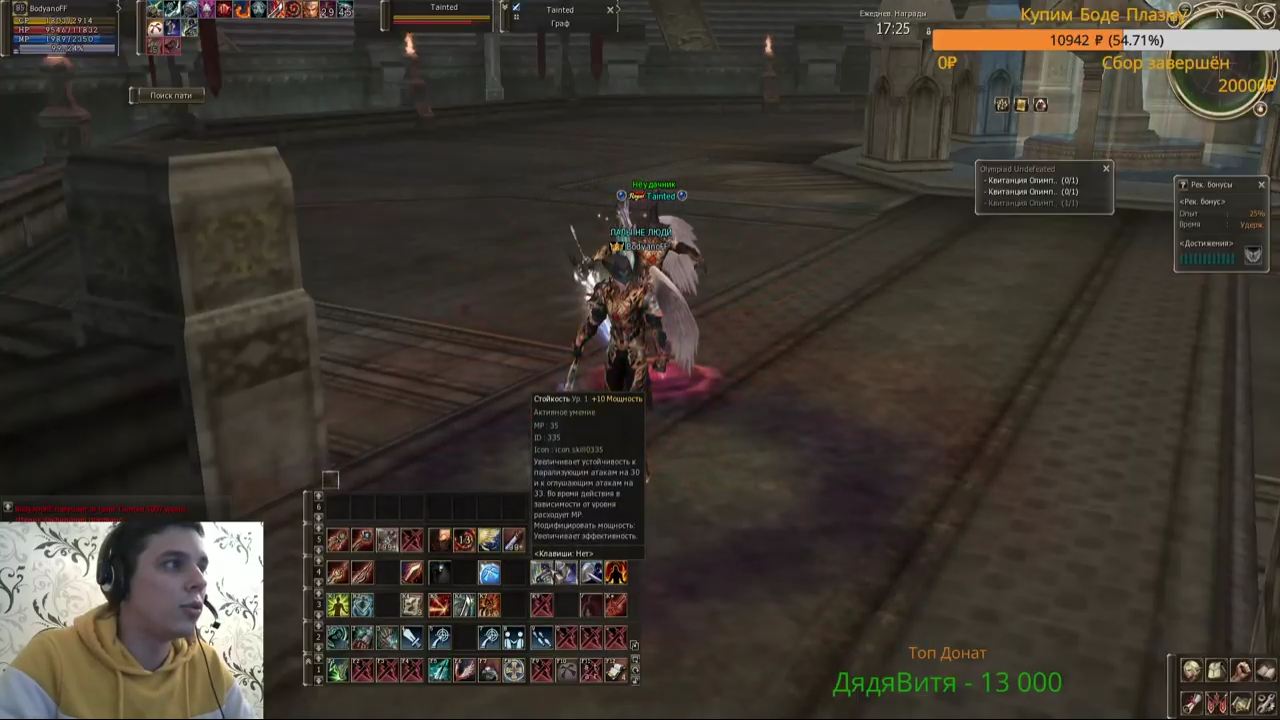Image resolution: width=1280 pixels, height=720 pixels.
Task: Click a map icon beside the minimap
Action: coord(1021,104)
